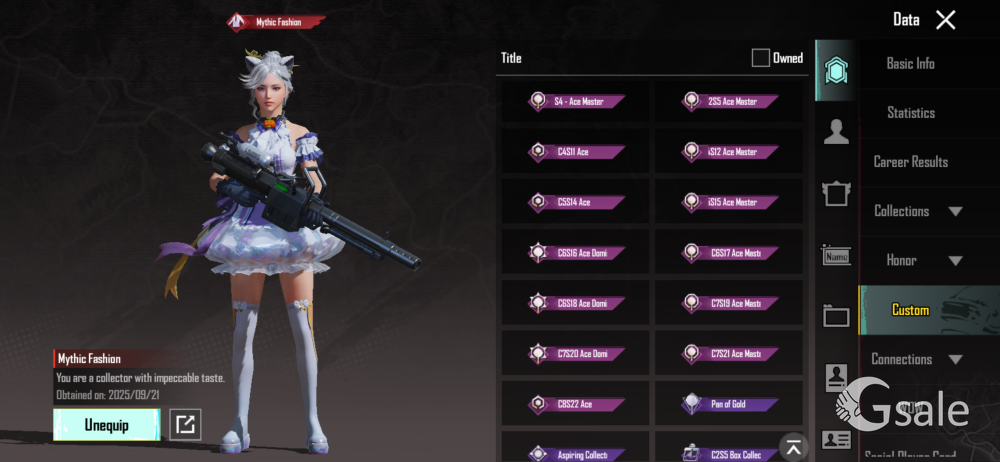This screenshot has height=462, width=1000.
Task: Expand the Collections menu
Action: click(917, 211)
